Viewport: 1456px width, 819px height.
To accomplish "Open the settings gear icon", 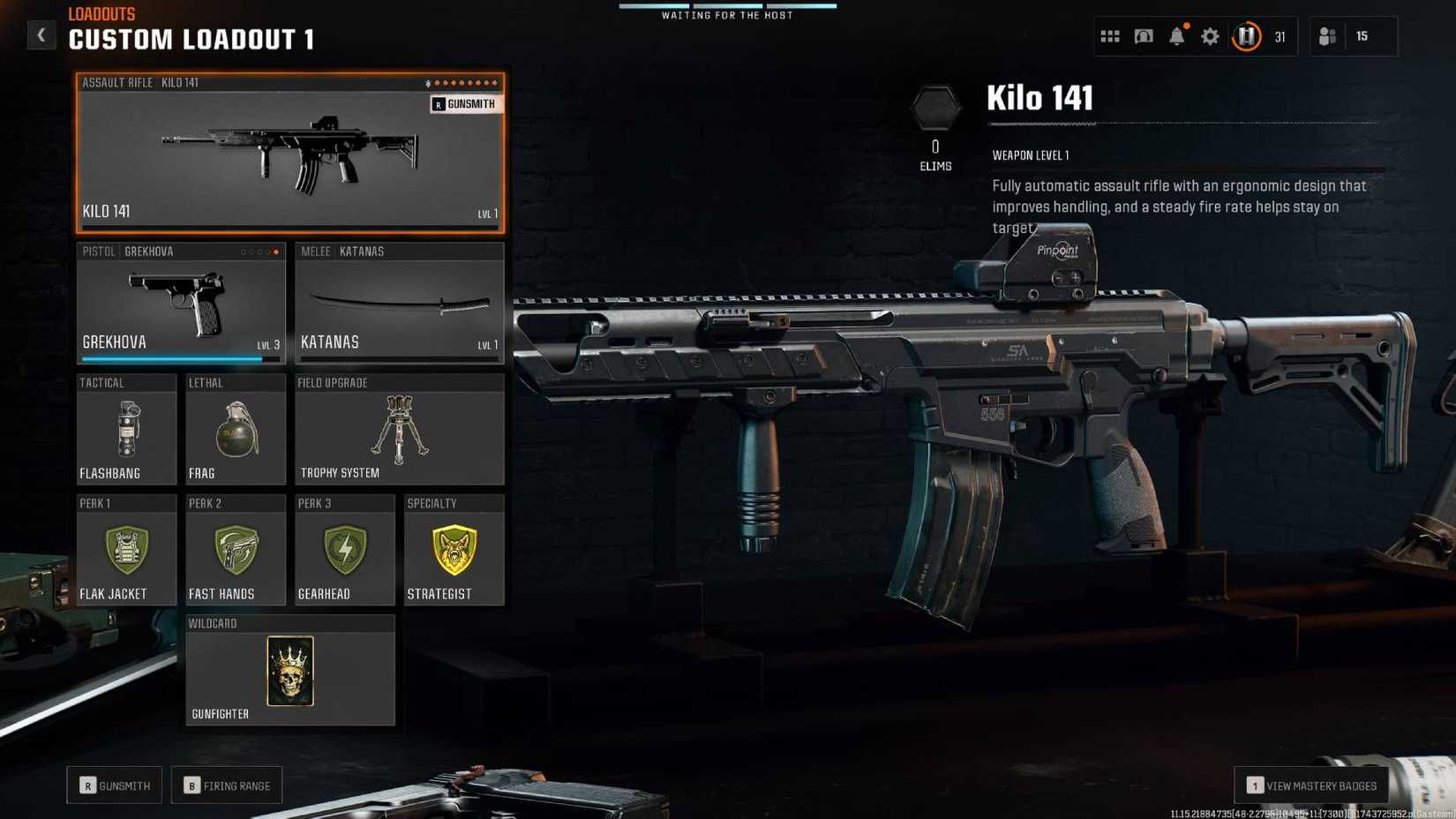I will (x=1210, y=36).
